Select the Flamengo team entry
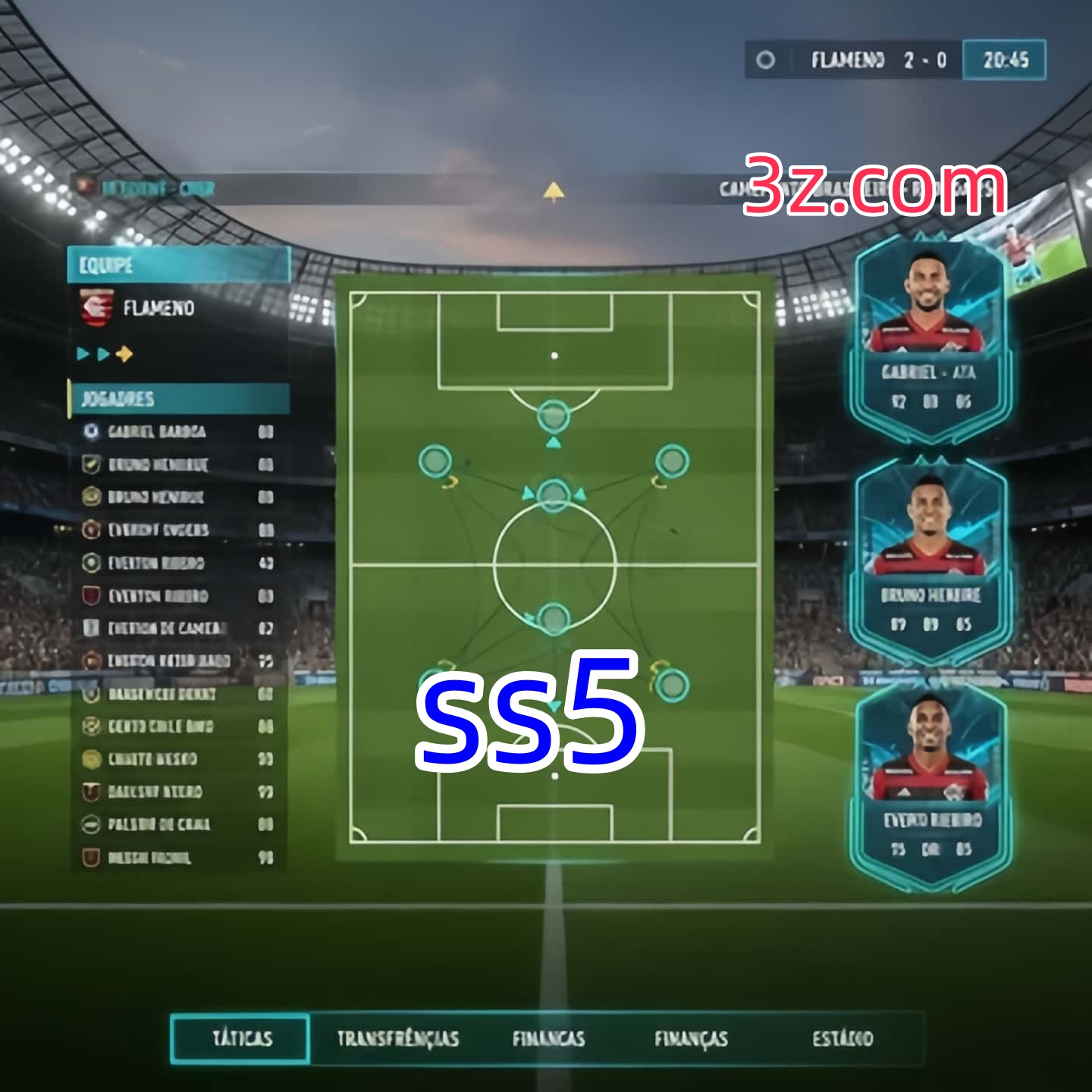The width and height of the screenshot is (1092, 1092). click(158, 309)
